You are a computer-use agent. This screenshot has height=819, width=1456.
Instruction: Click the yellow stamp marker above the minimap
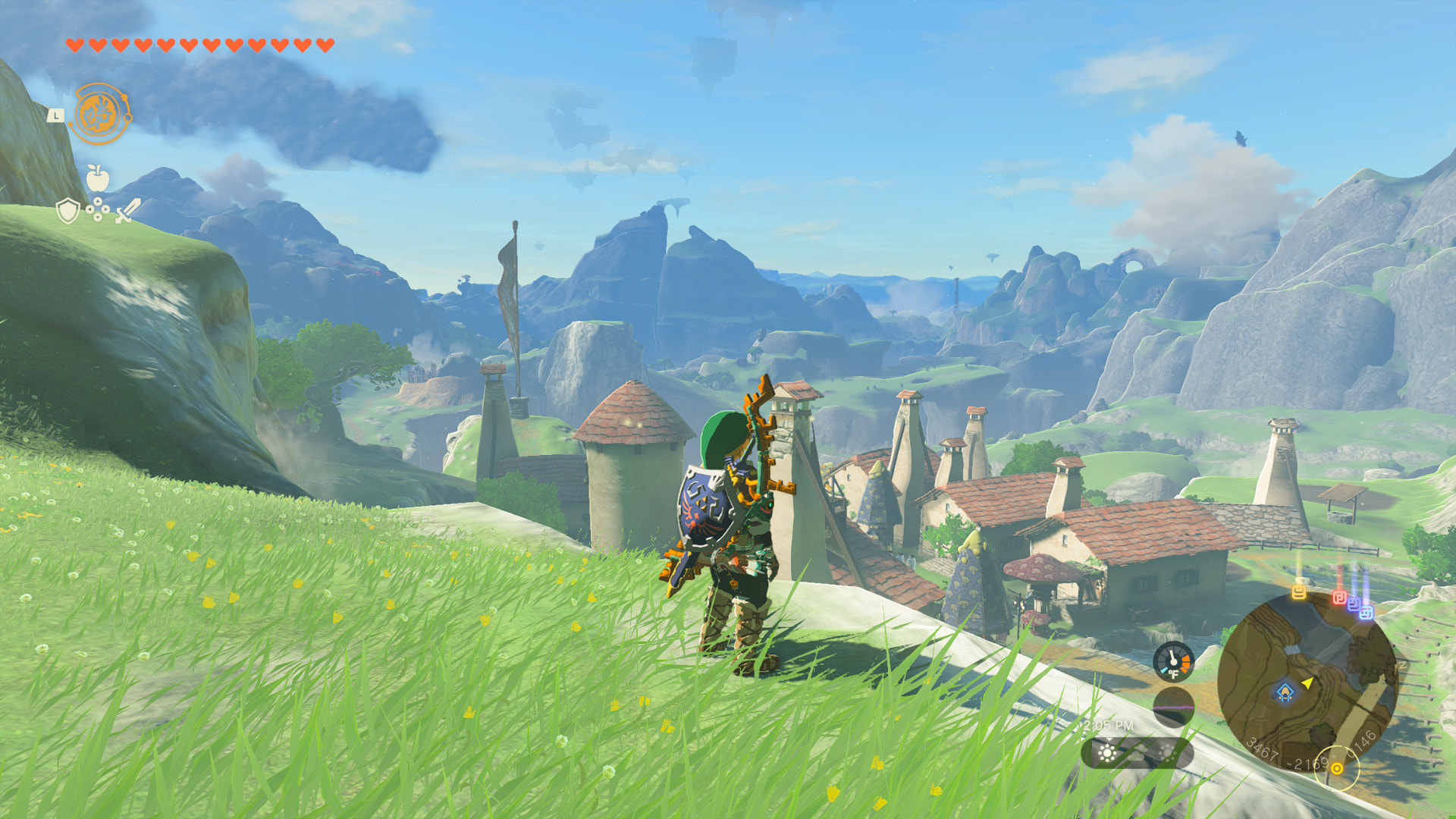point(1299,591)
